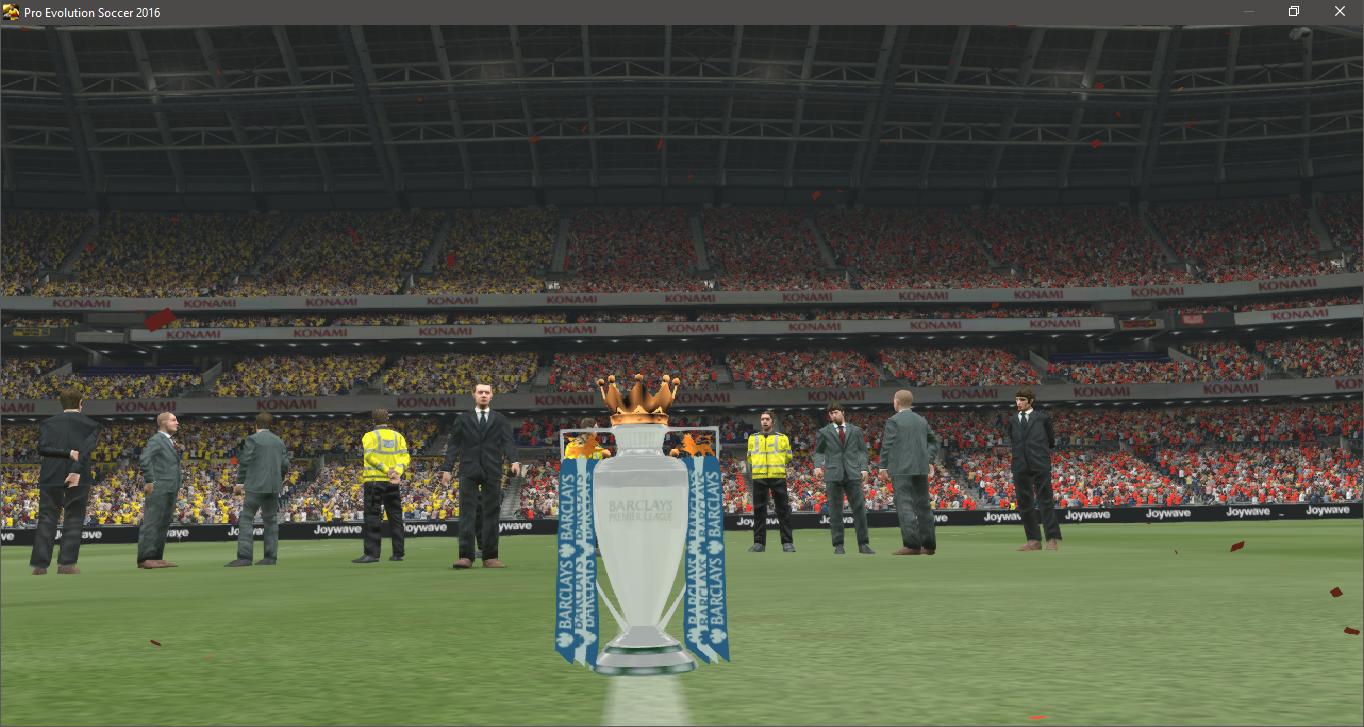Click the minimize window icon

coord(1248,11)
